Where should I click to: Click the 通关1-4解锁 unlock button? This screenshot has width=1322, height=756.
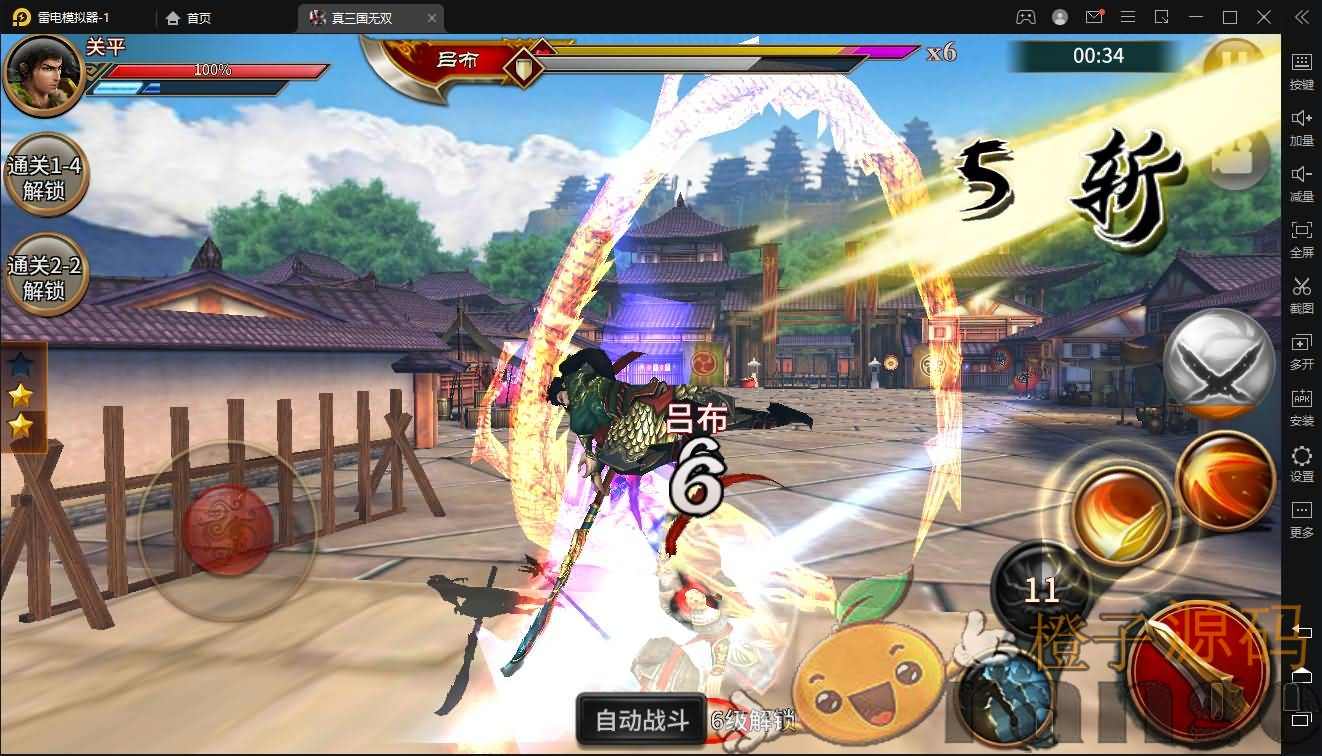(44, 175)
